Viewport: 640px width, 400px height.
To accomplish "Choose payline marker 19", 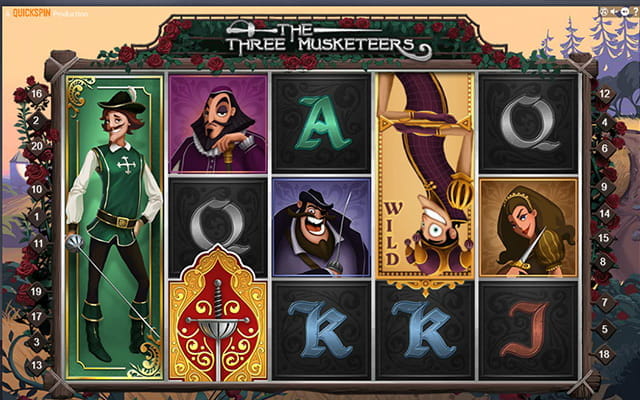I will point(36,291).
